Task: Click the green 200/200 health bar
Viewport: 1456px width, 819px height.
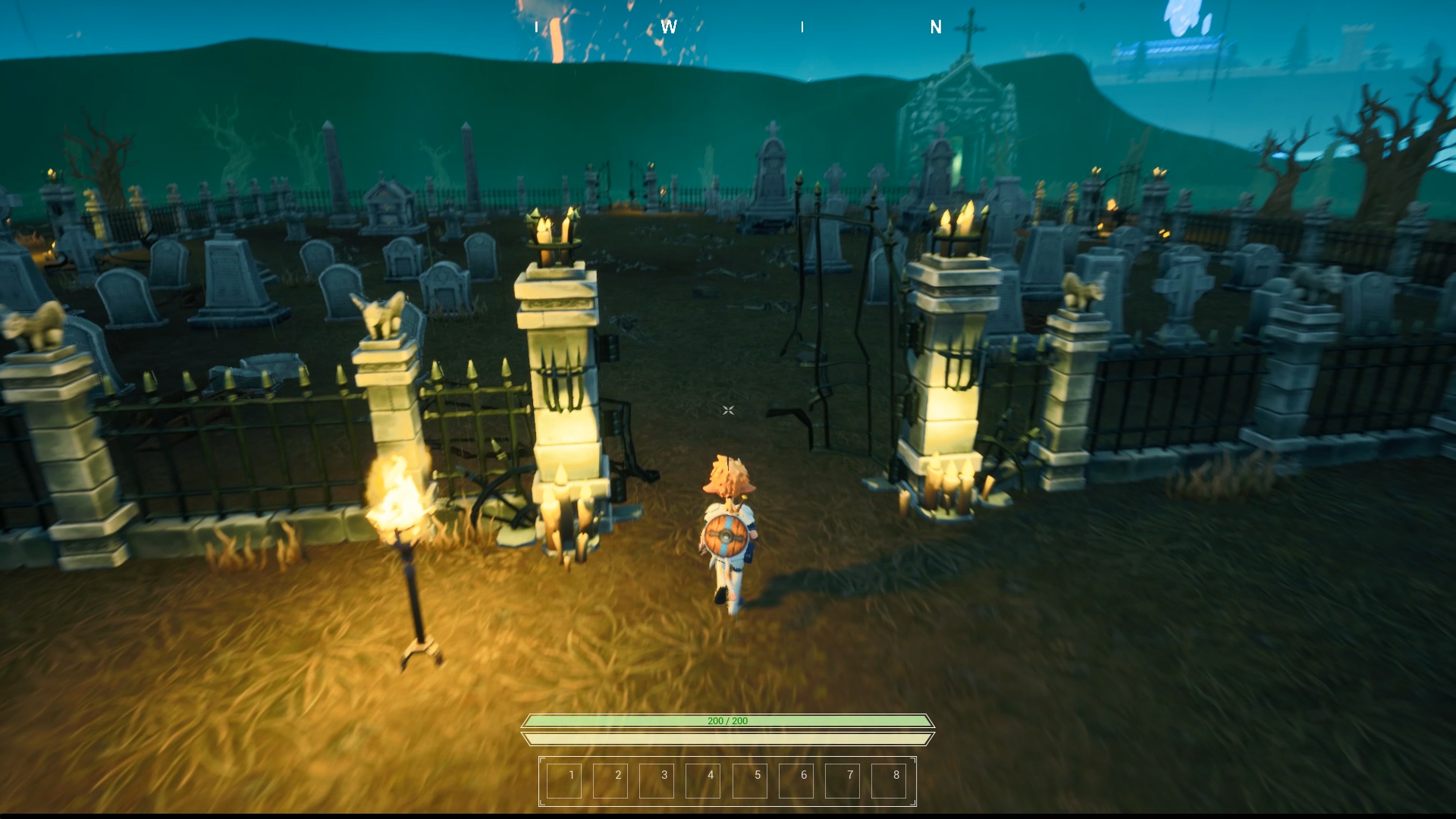Action: 726,721
